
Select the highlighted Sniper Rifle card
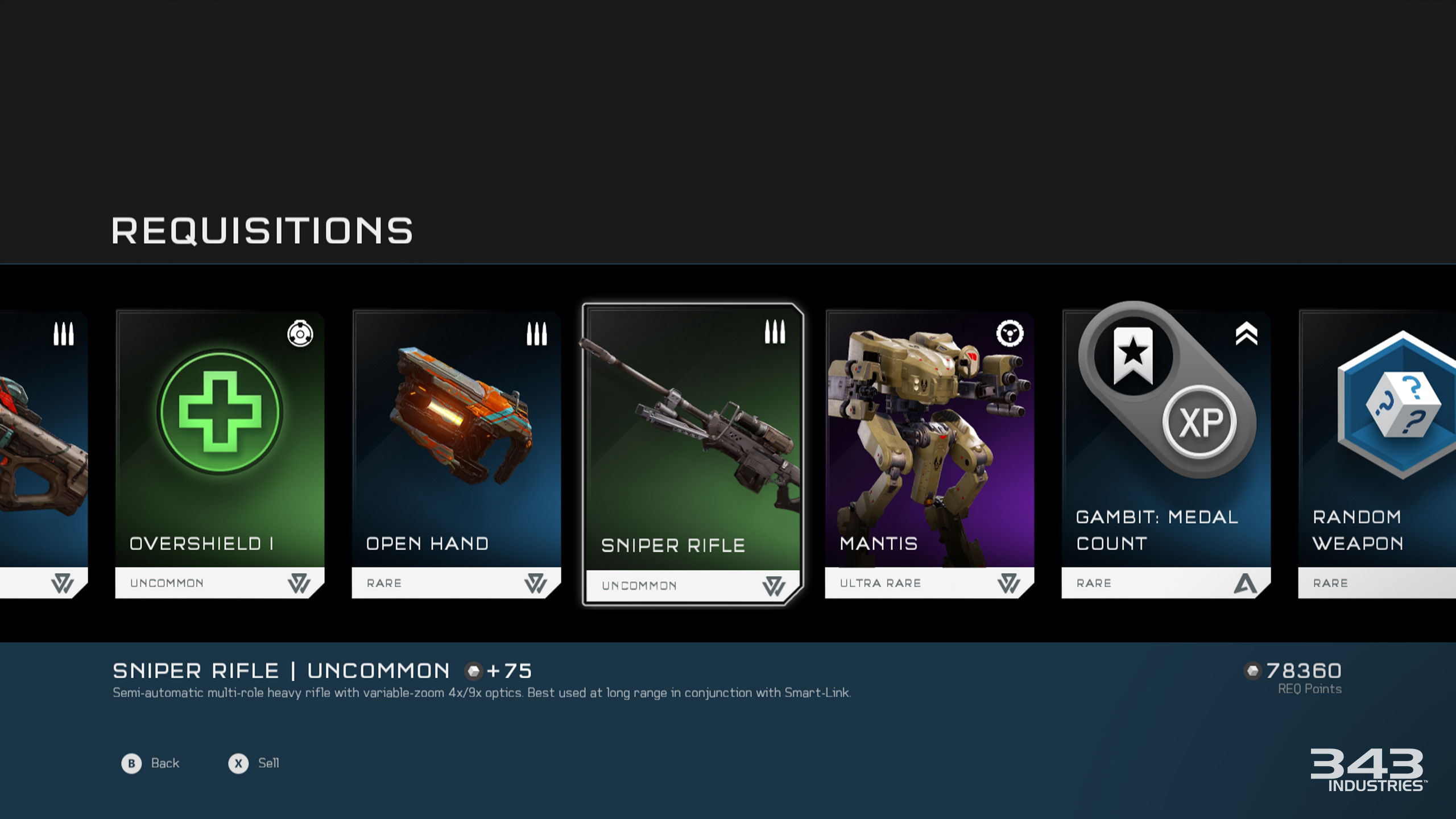[693, 454]
